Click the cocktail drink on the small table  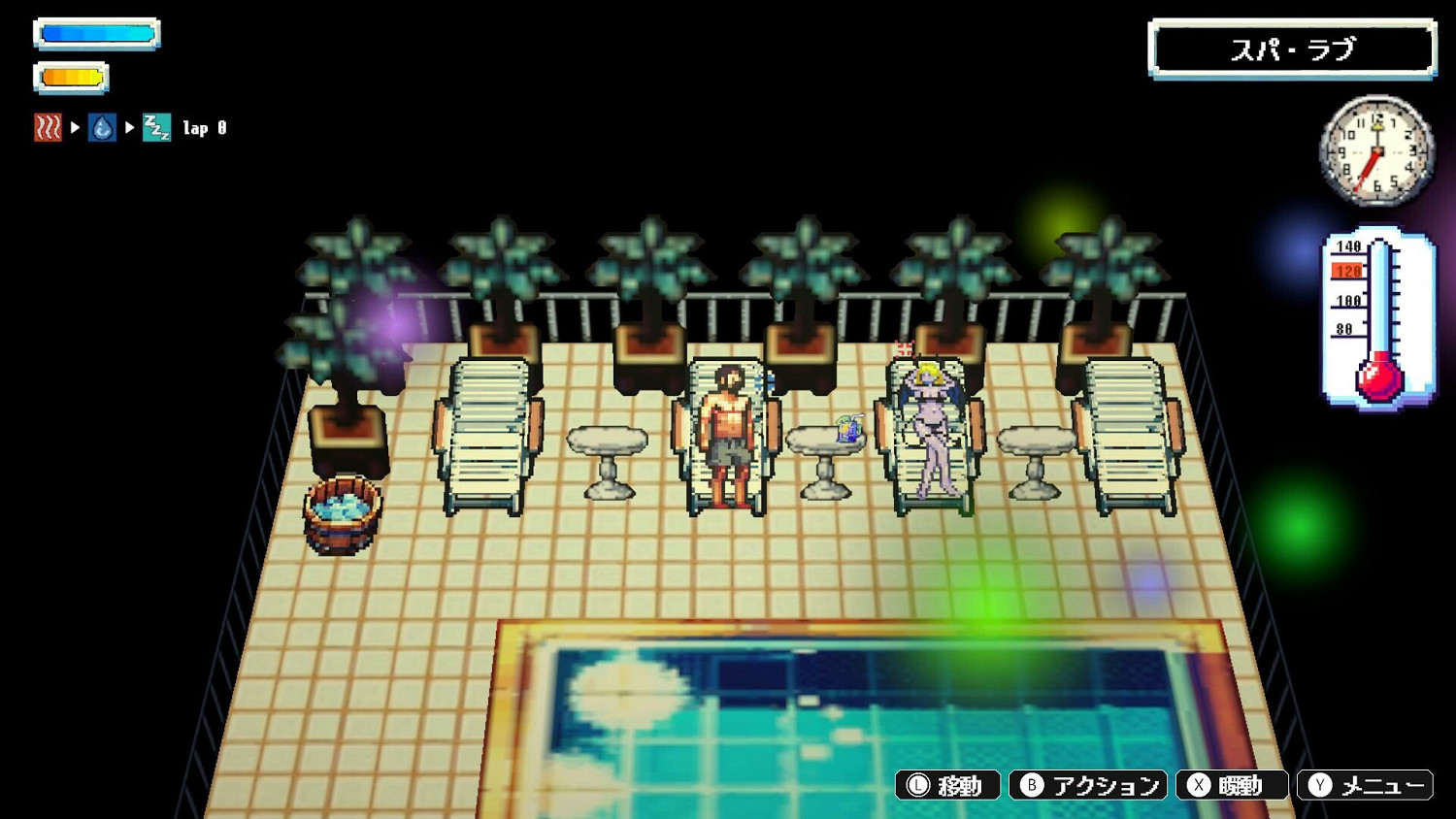(847, 427)
